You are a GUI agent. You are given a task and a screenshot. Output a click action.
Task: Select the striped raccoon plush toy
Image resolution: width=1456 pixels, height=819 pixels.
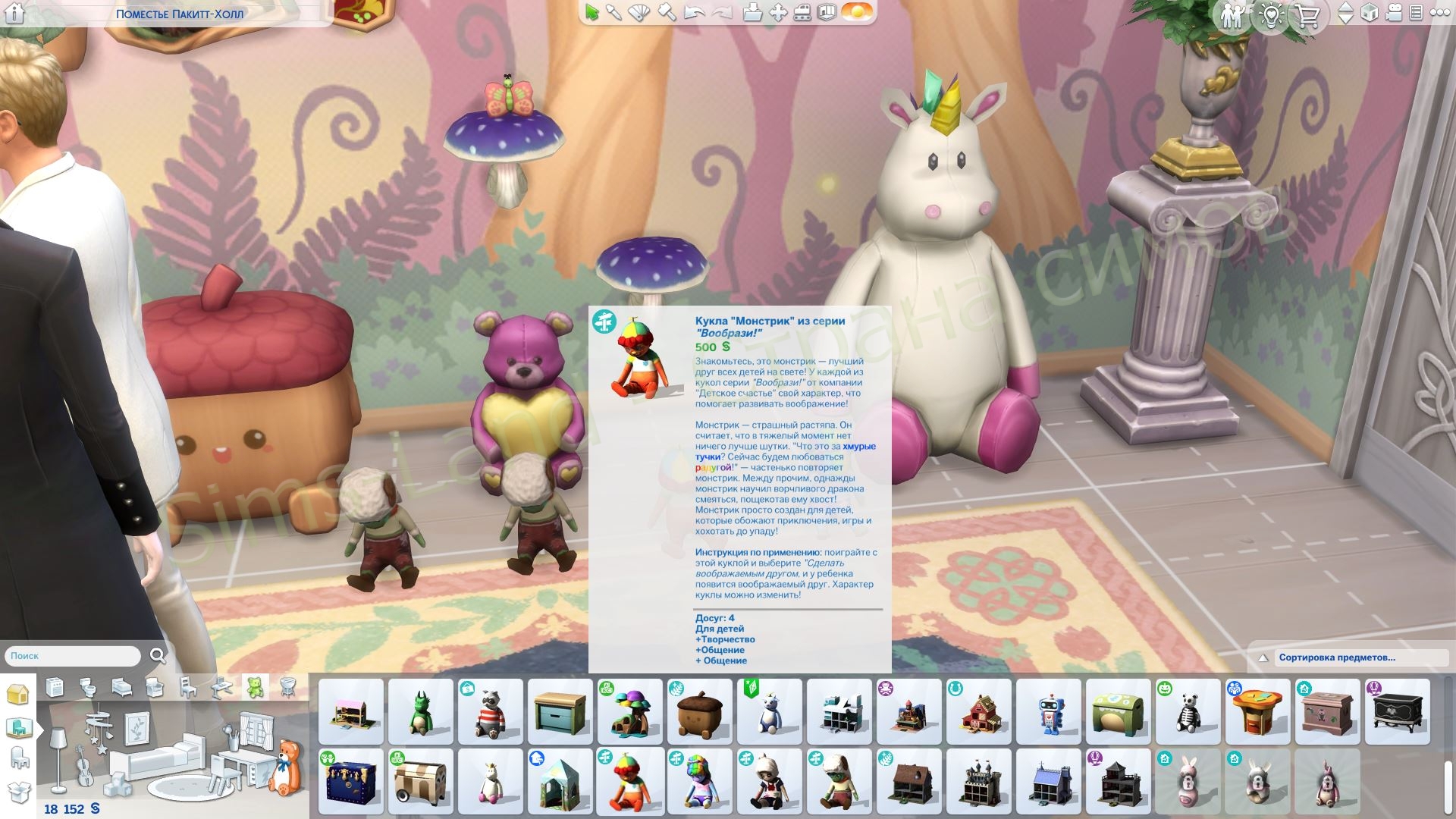[x=490, y=712]
